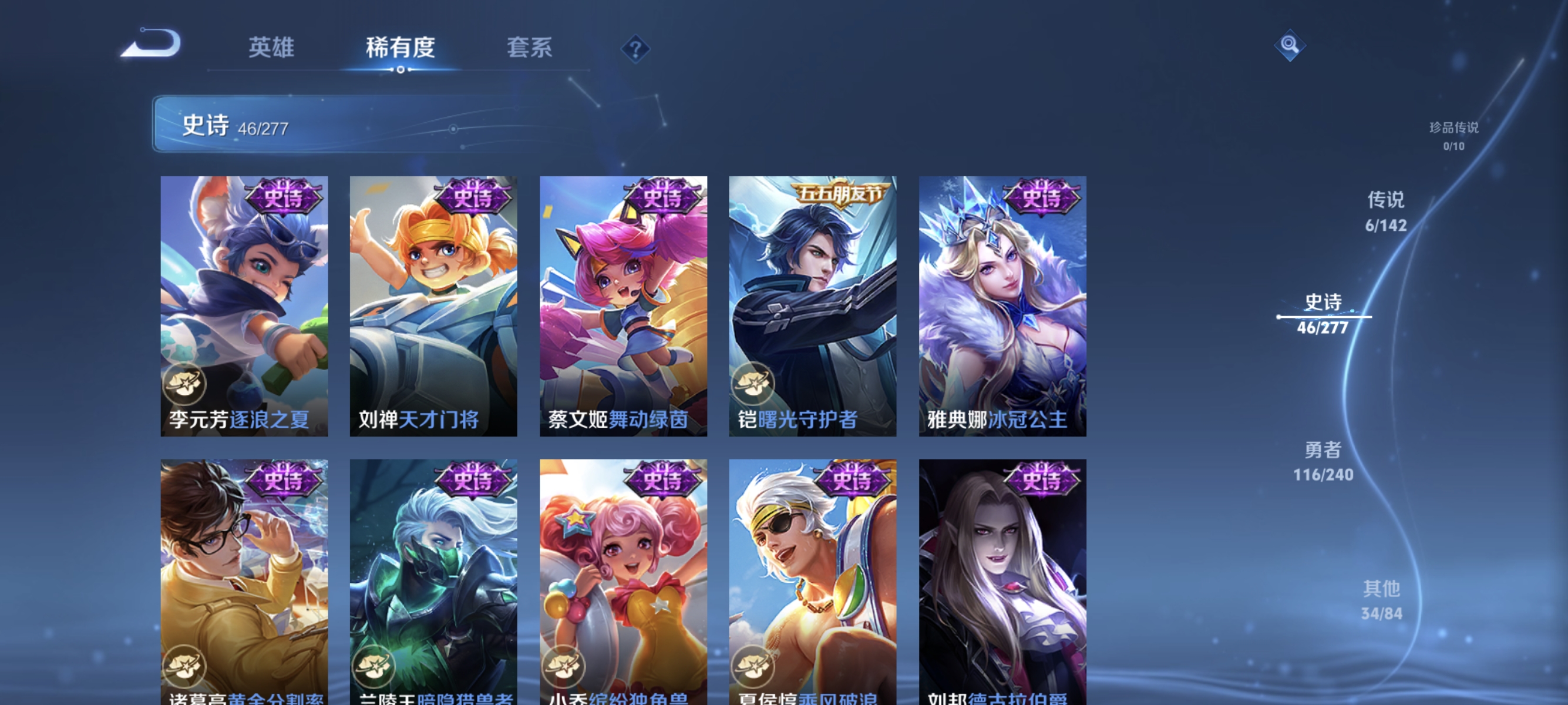Open search with the magnifier icon
The image size is (1568, 705).
[x=1290, y=45]
